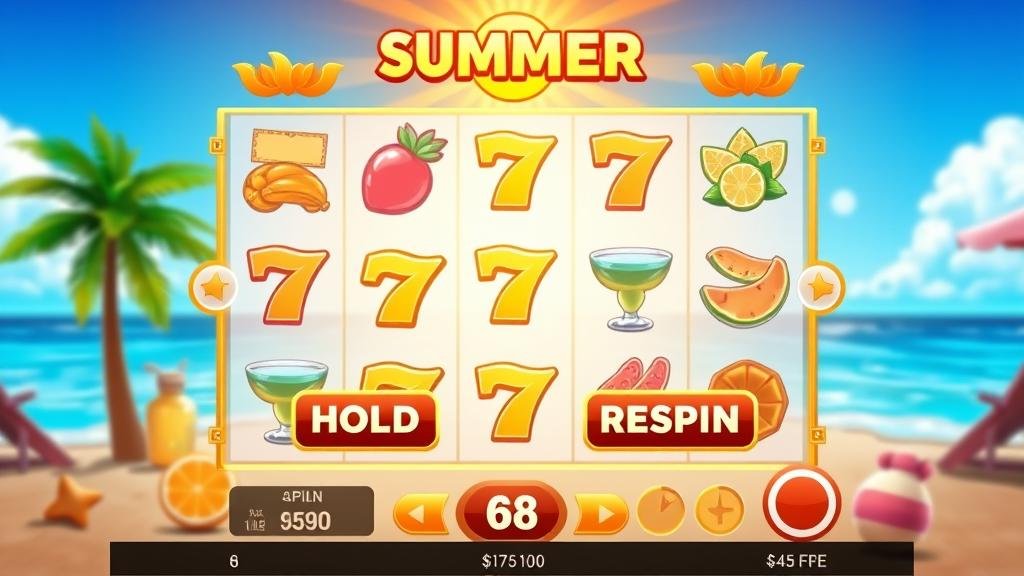The image size is (1024, 576).
Task: Click the star button right of the reels
Action: [x=820, y=288]
